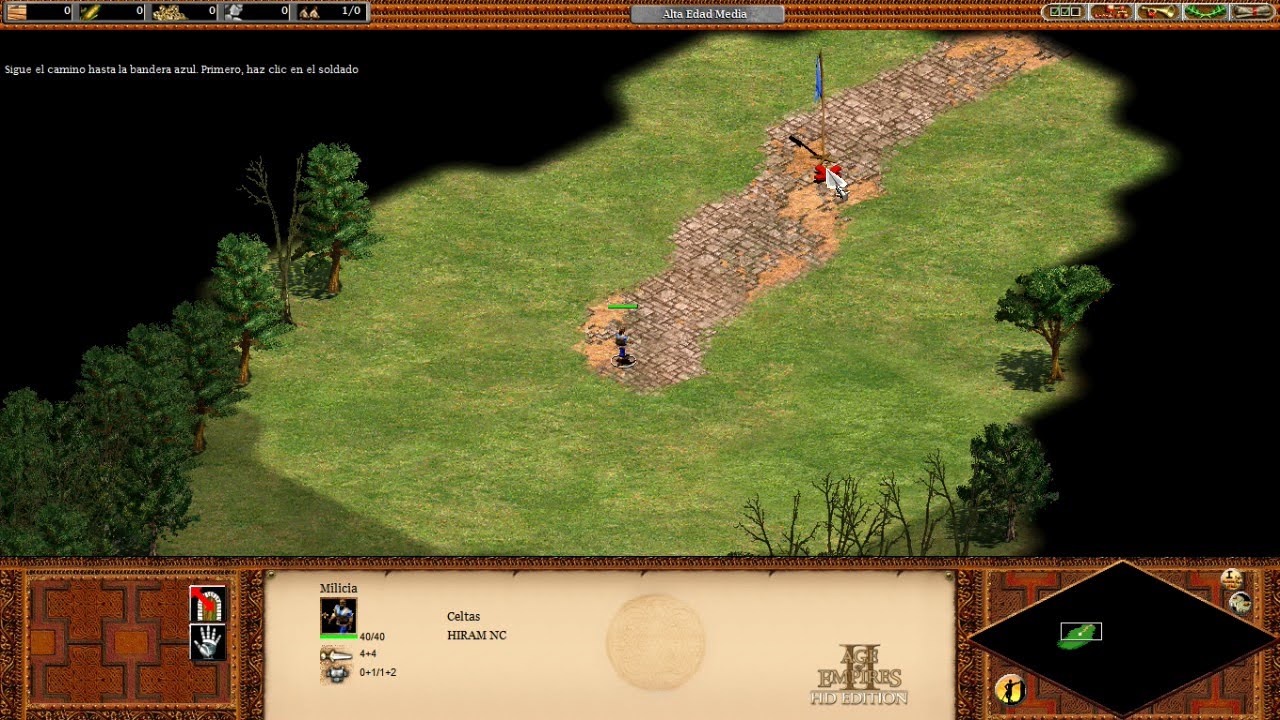Toggle the advanced statistics button above minimap
1280x720 pixels.
1232,578
